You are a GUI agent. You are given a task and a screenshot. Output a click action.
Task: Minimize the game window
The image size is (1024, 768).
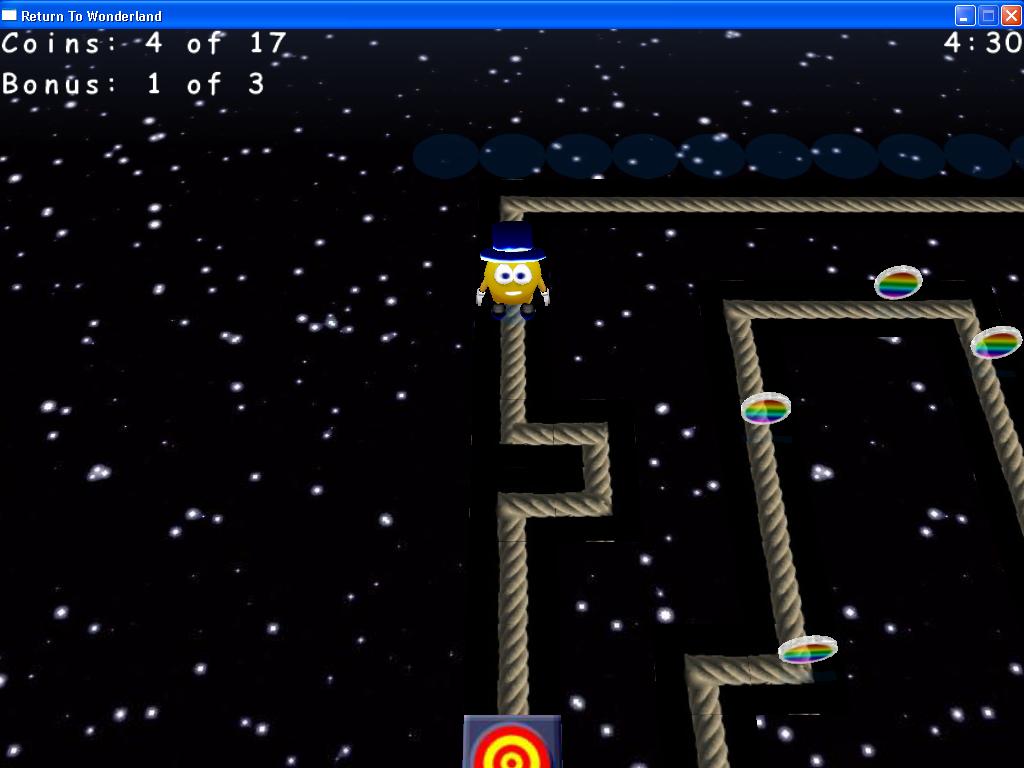(x=965, y=15)
